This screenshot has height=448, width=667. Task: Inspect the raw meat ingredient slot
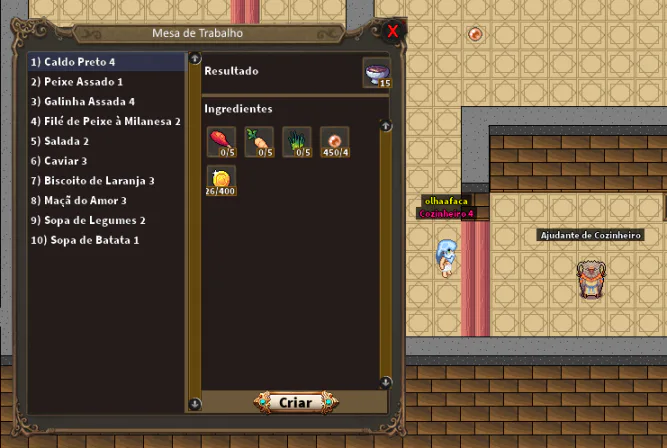(x=220, y=142)
